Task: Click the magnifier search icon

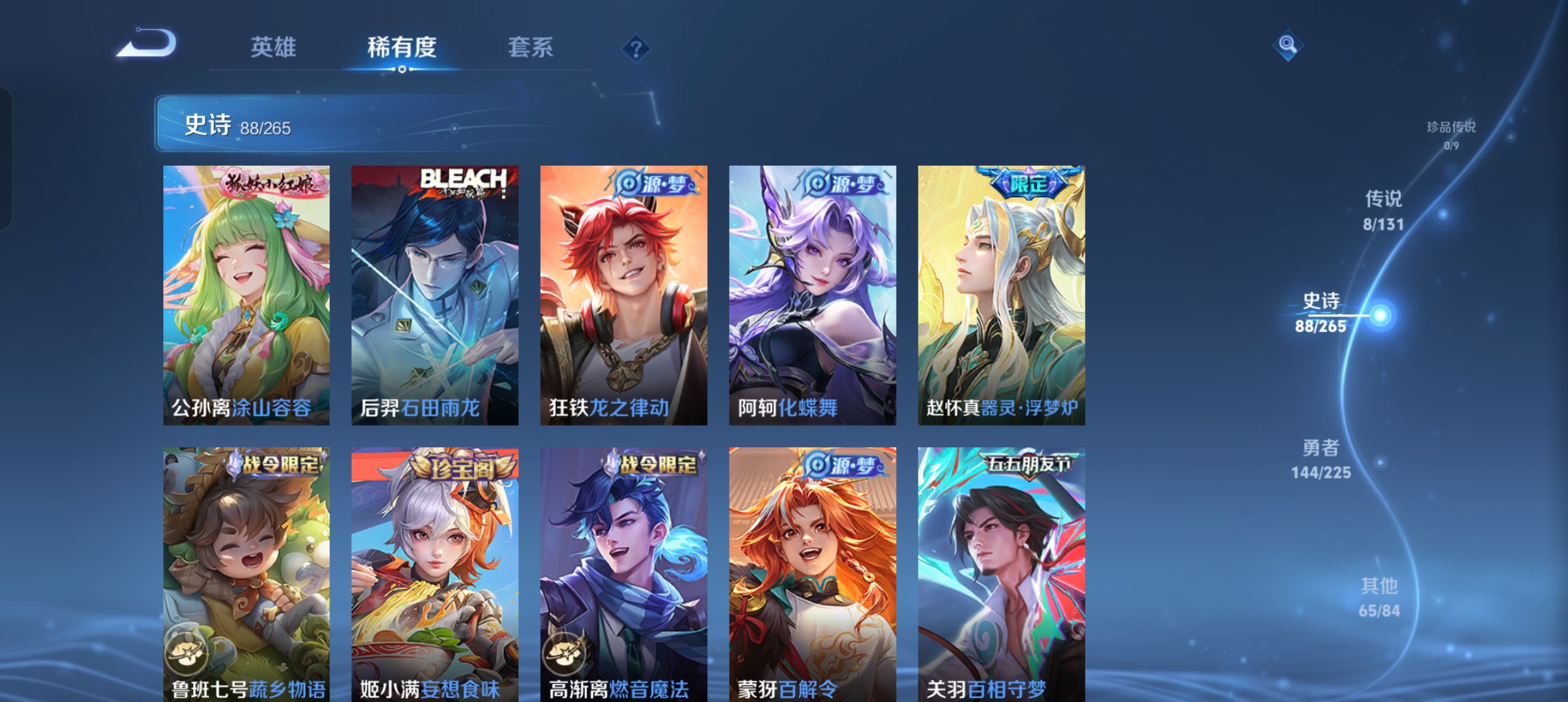Action: tap(1287, 45)
